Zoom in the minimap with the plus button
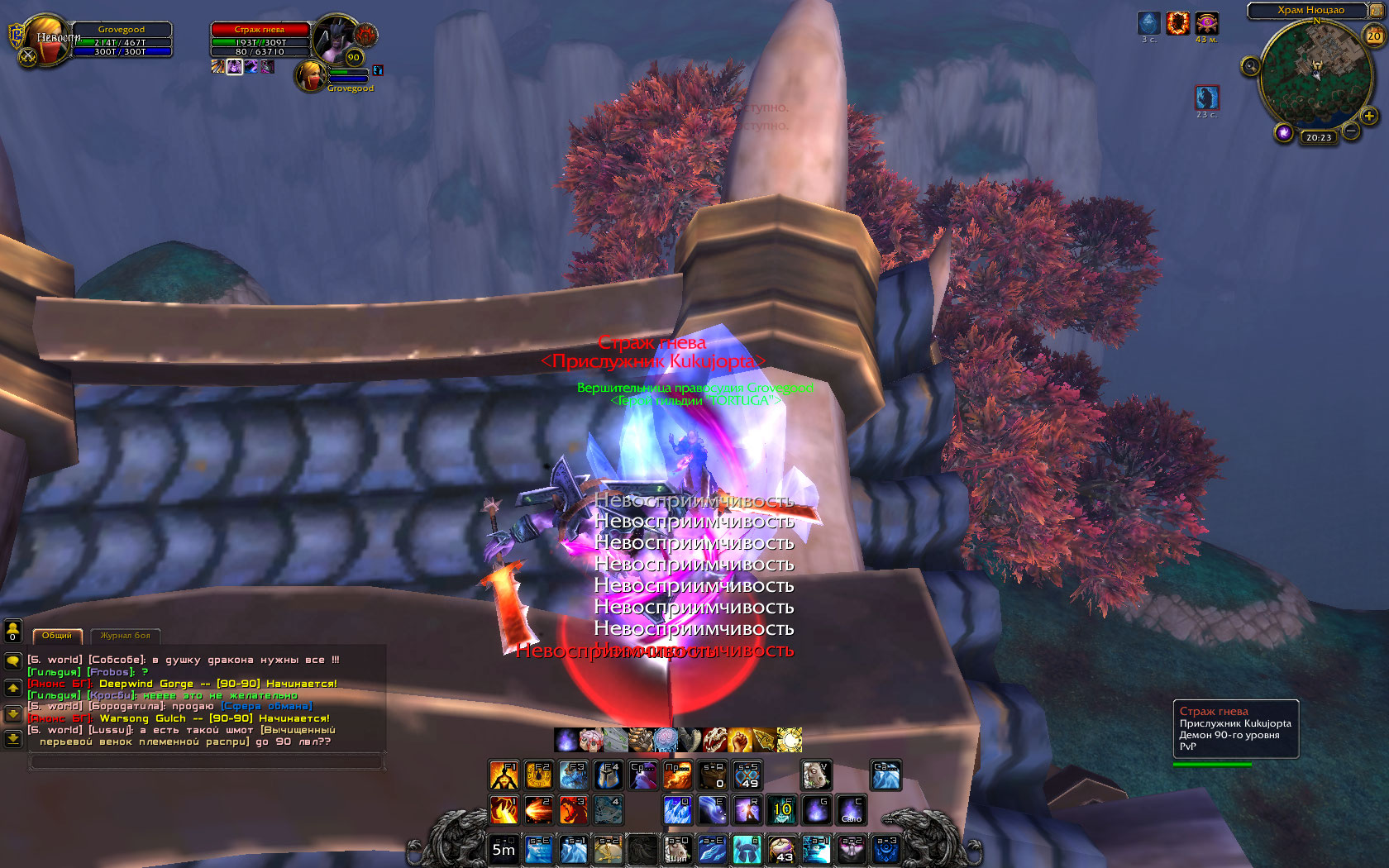 click(1369, 116)
